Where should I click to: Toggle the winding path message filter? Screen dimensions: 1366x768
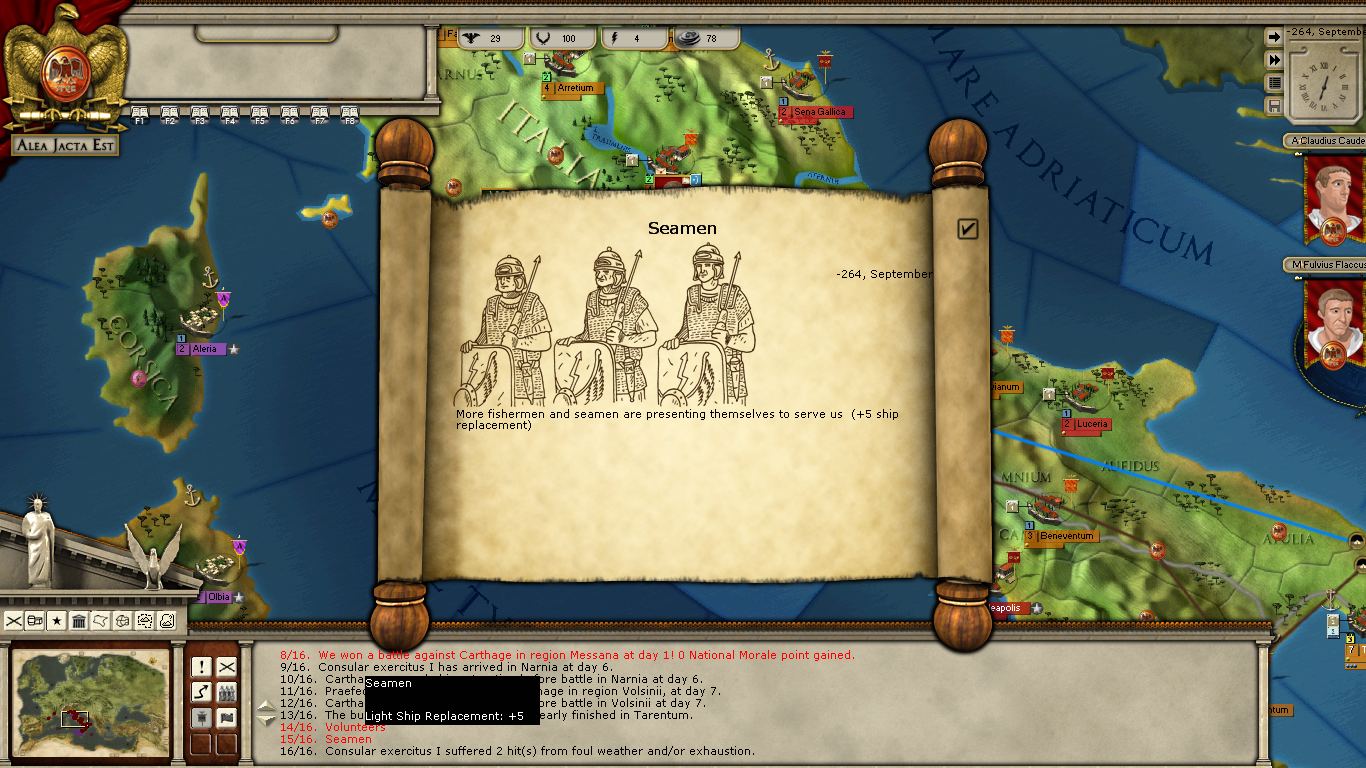[201, 692]
